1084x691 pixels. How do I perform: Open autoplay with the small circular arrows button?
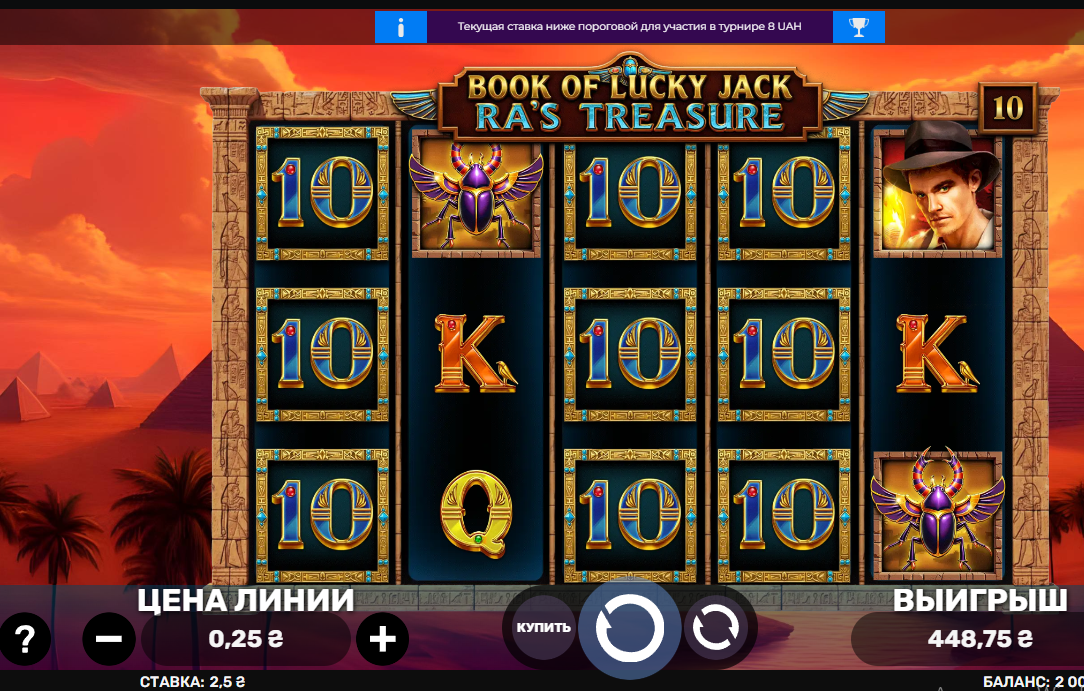(x=716, y=628)
